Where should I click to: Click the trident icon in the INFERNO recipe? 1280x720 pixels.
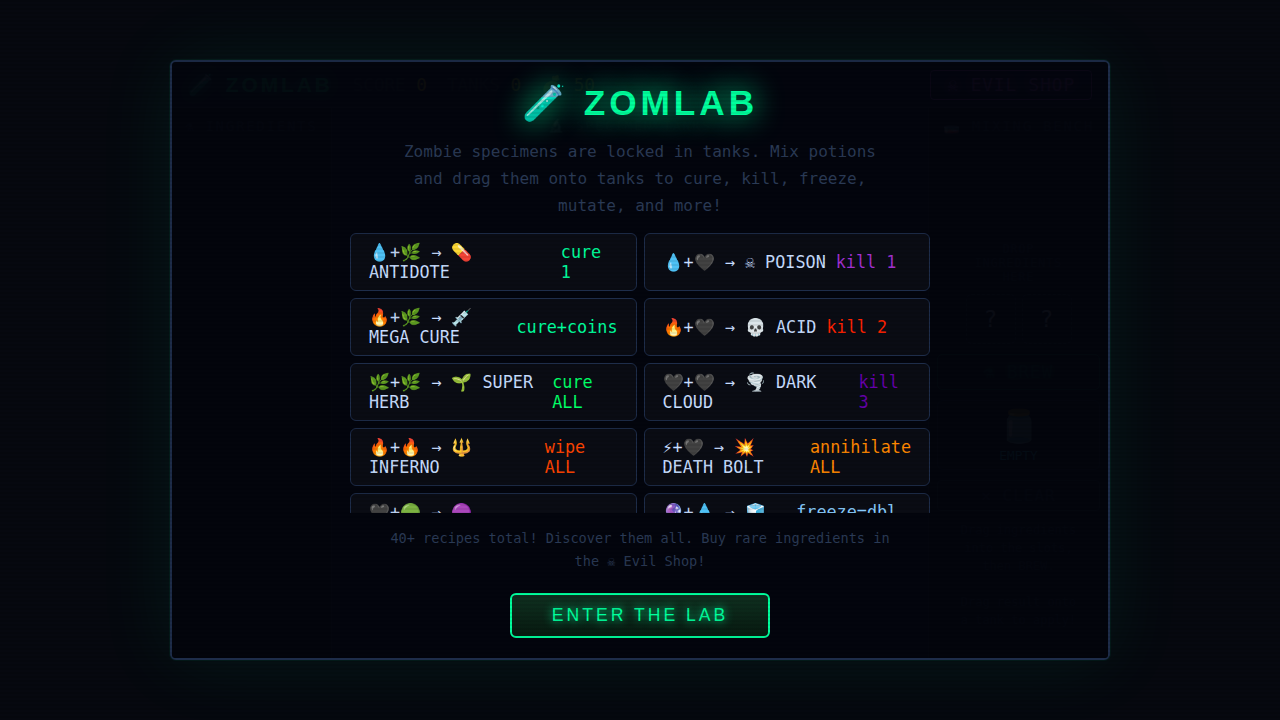[x=459, y=448]
